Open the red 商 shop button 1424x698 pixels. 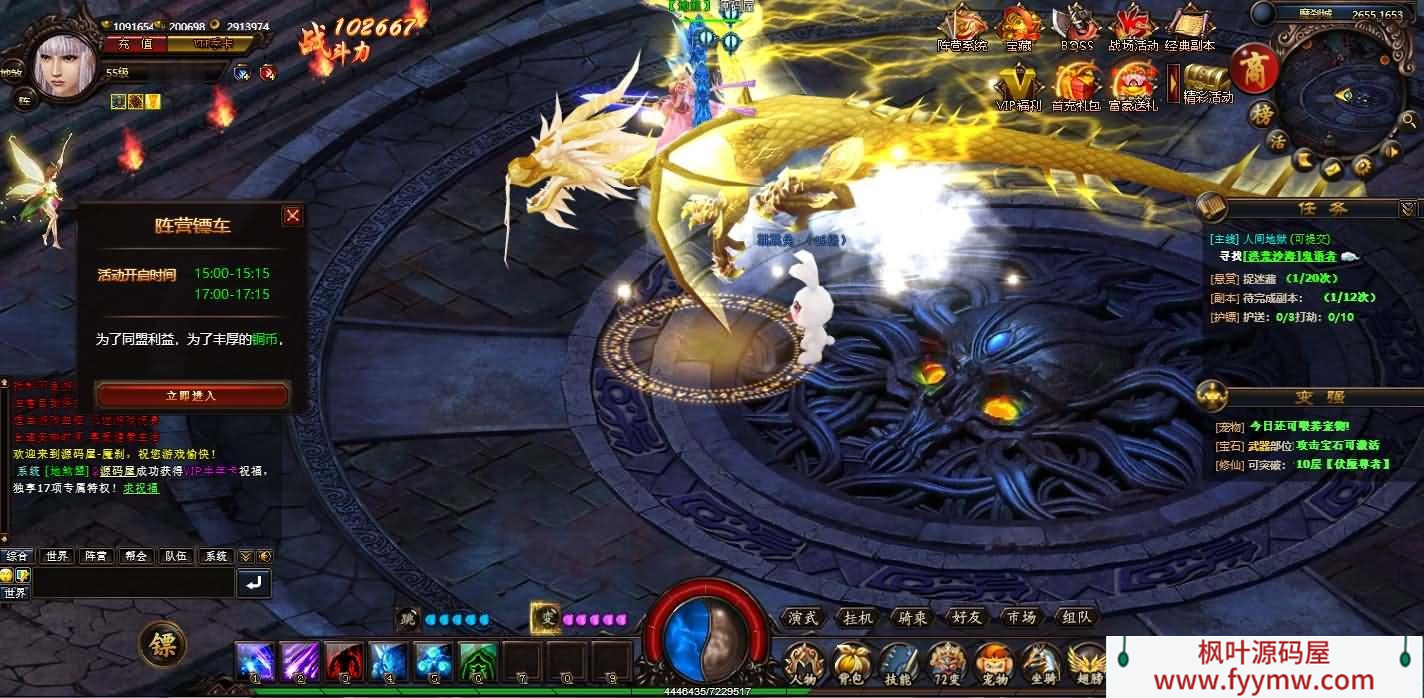1252,67
